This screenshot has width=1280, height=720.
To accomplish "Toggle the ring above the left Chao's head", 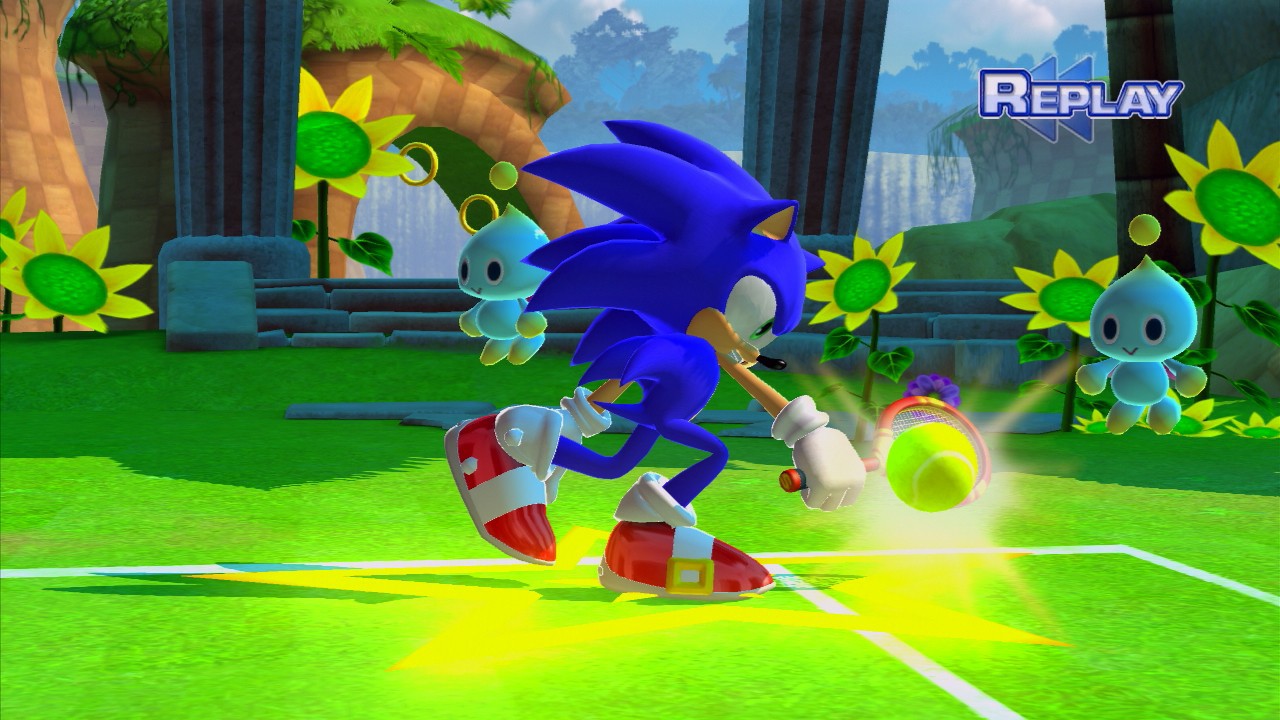I will (480, 213).
